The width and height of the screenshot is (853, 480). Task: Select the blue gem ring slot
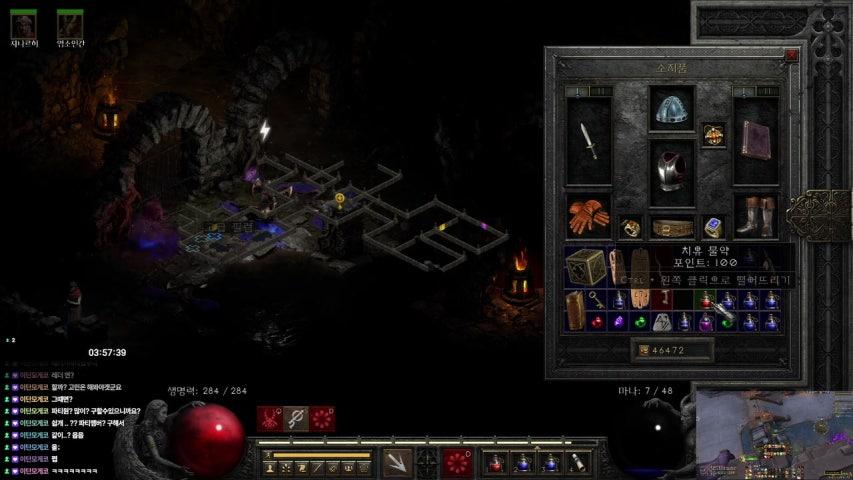[713, 227]
